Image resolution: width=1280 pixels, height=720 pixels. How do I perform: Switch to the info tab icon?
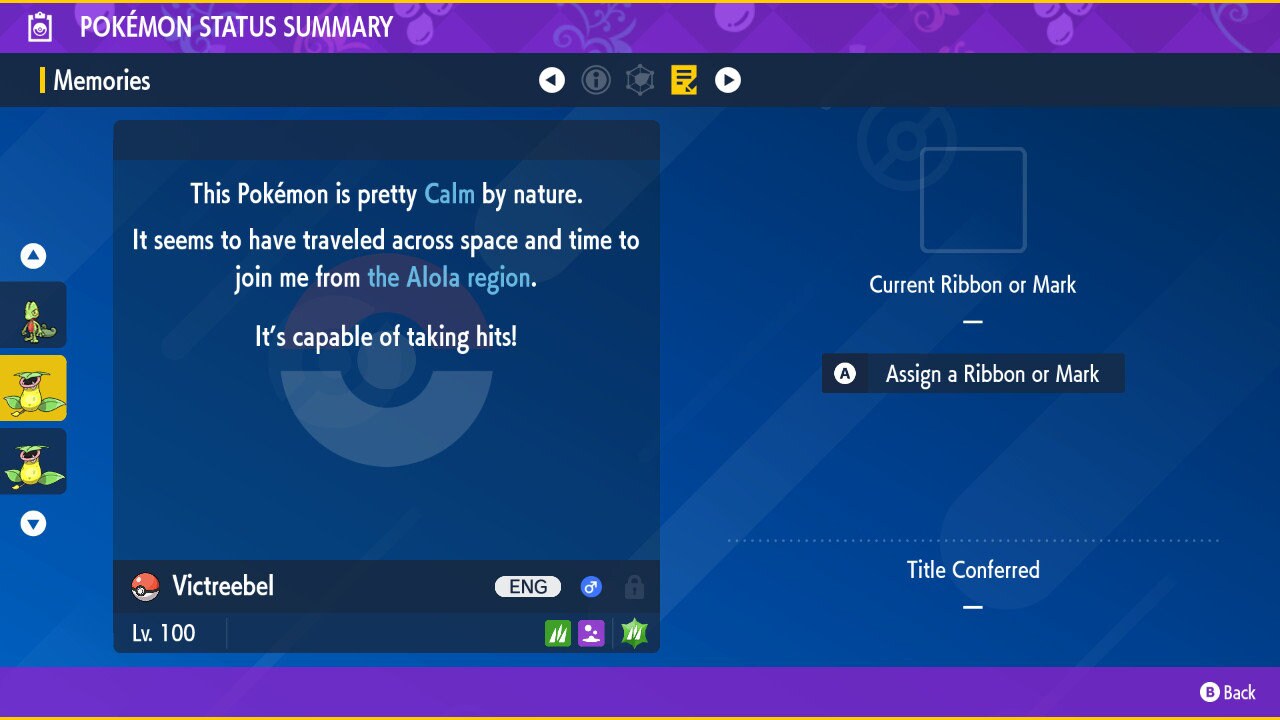(596, 80)
